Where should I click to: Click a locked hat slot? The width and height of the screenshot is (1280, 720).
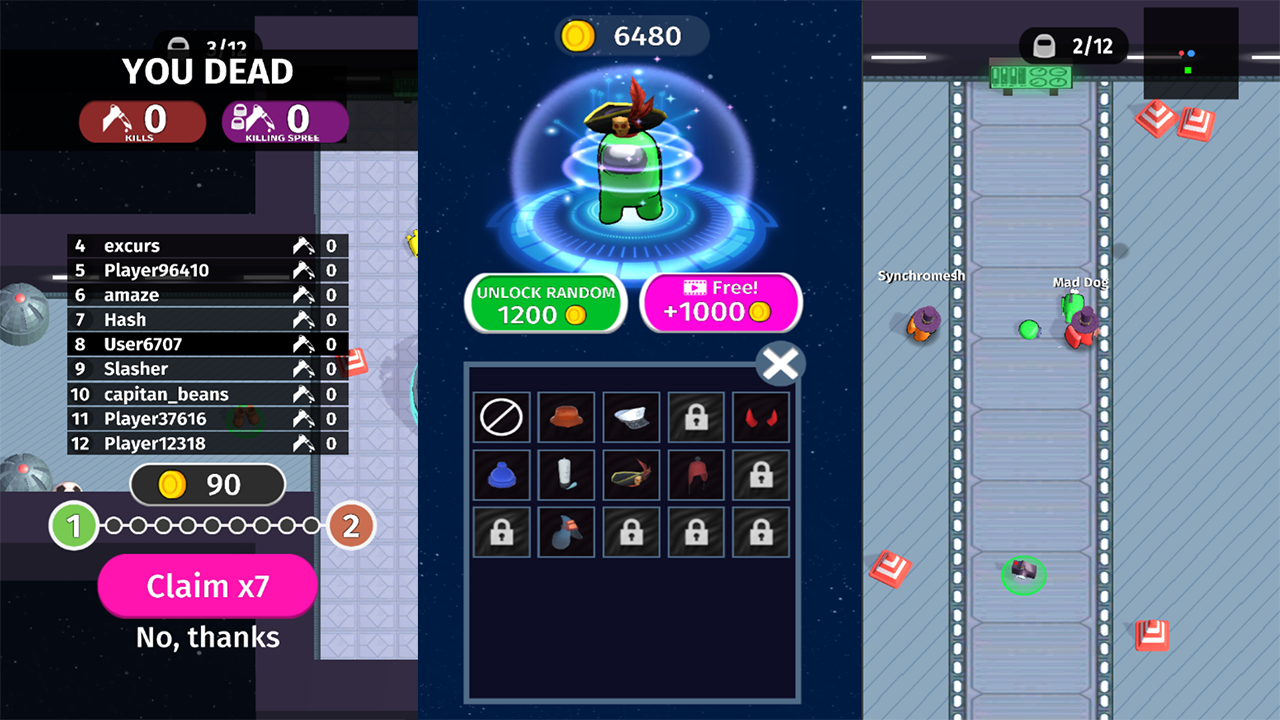696,417
